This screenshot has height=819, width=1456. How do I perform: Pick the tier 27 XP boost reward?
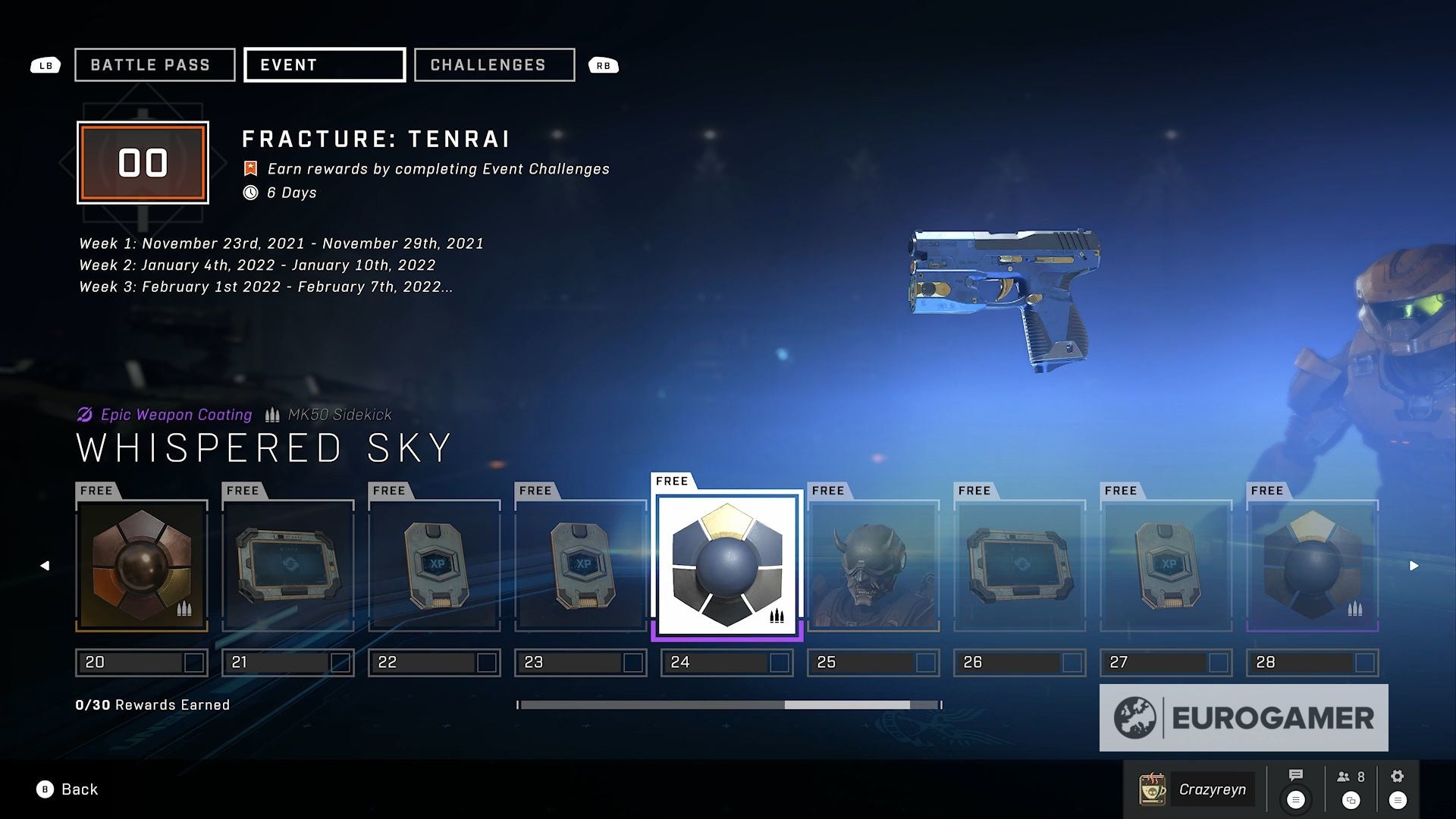click(x=1166, y=565)
